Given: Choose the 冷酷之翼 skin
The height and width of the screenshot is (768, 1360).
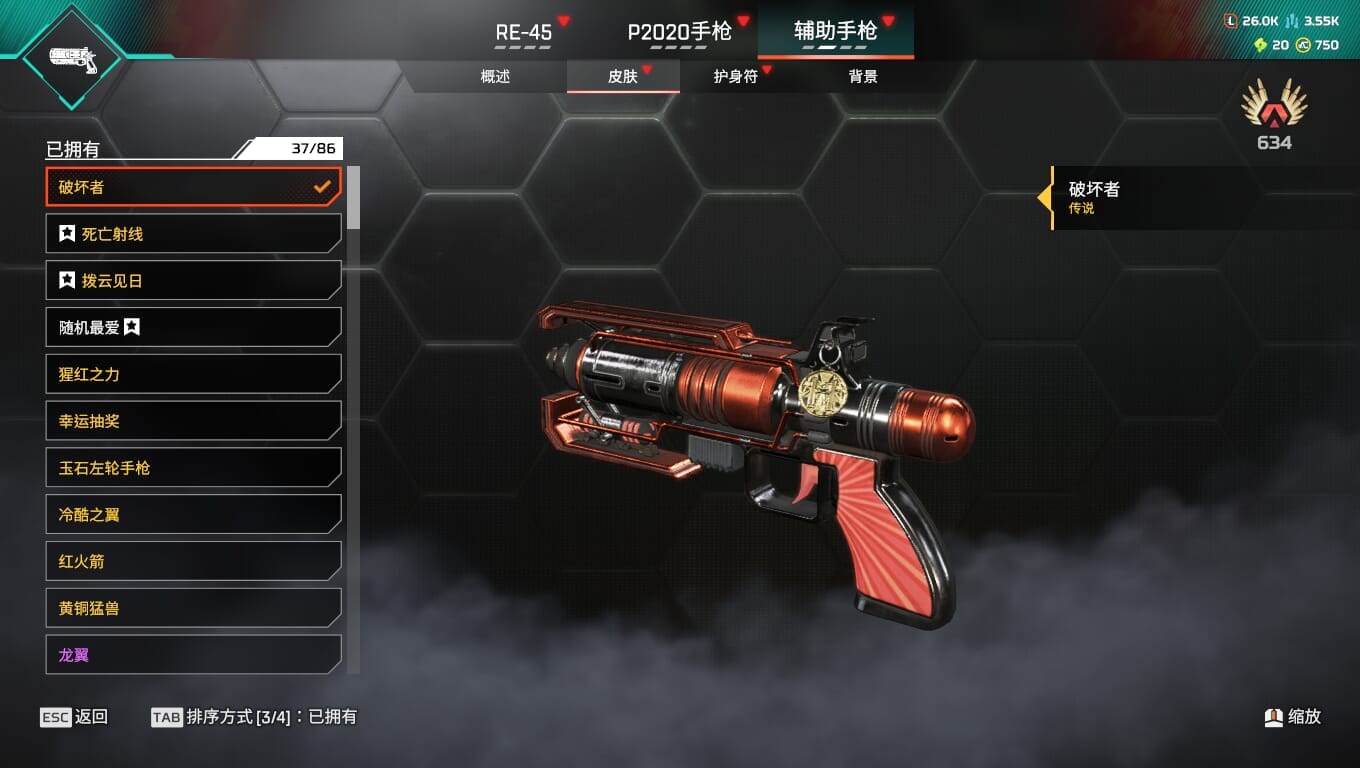Looking at the screenshot, I should (x=193, y=515).
